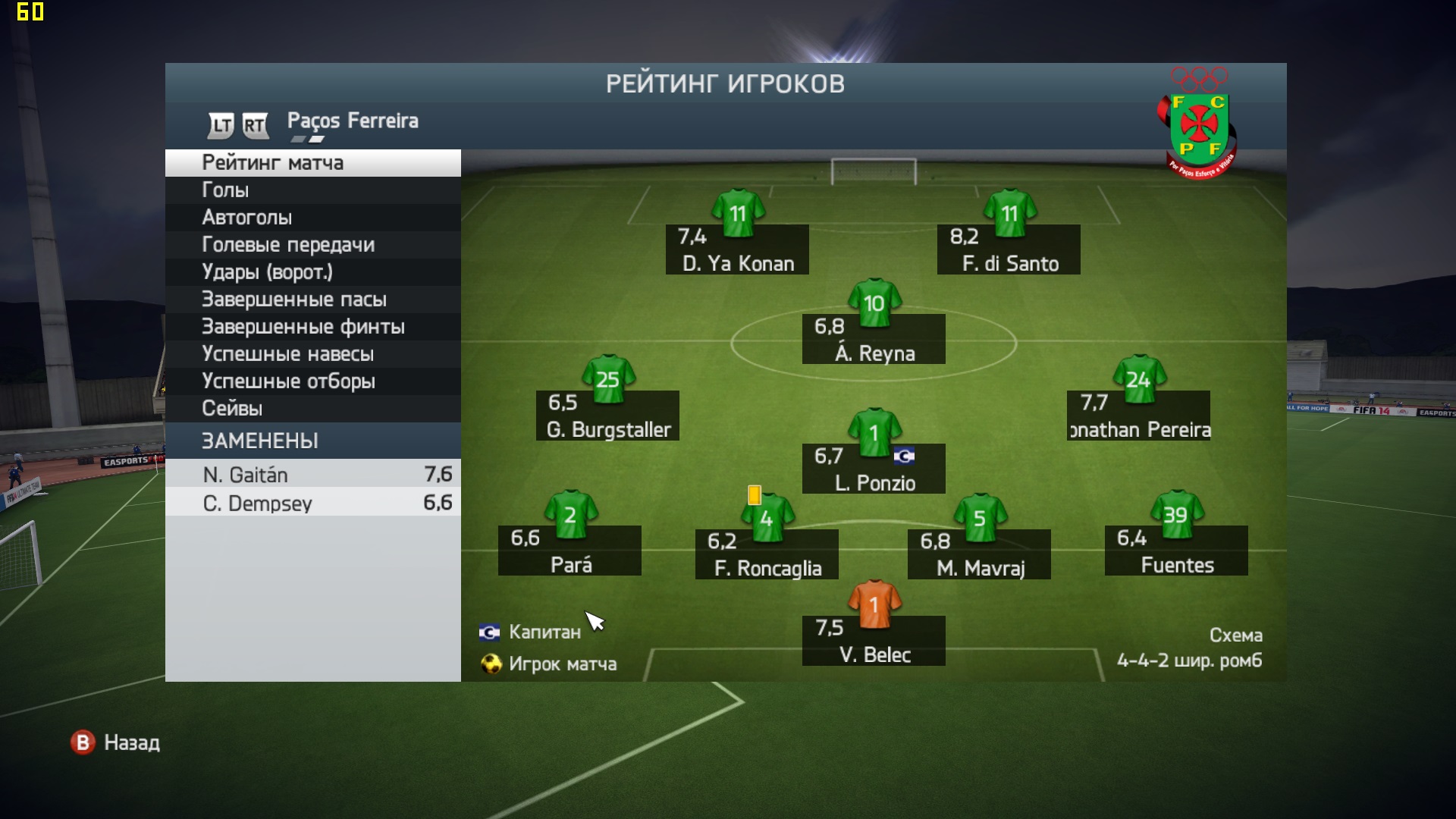Go back with the Назад button
The width and height of the screenshot is (1456, 819).
[116, 742]
